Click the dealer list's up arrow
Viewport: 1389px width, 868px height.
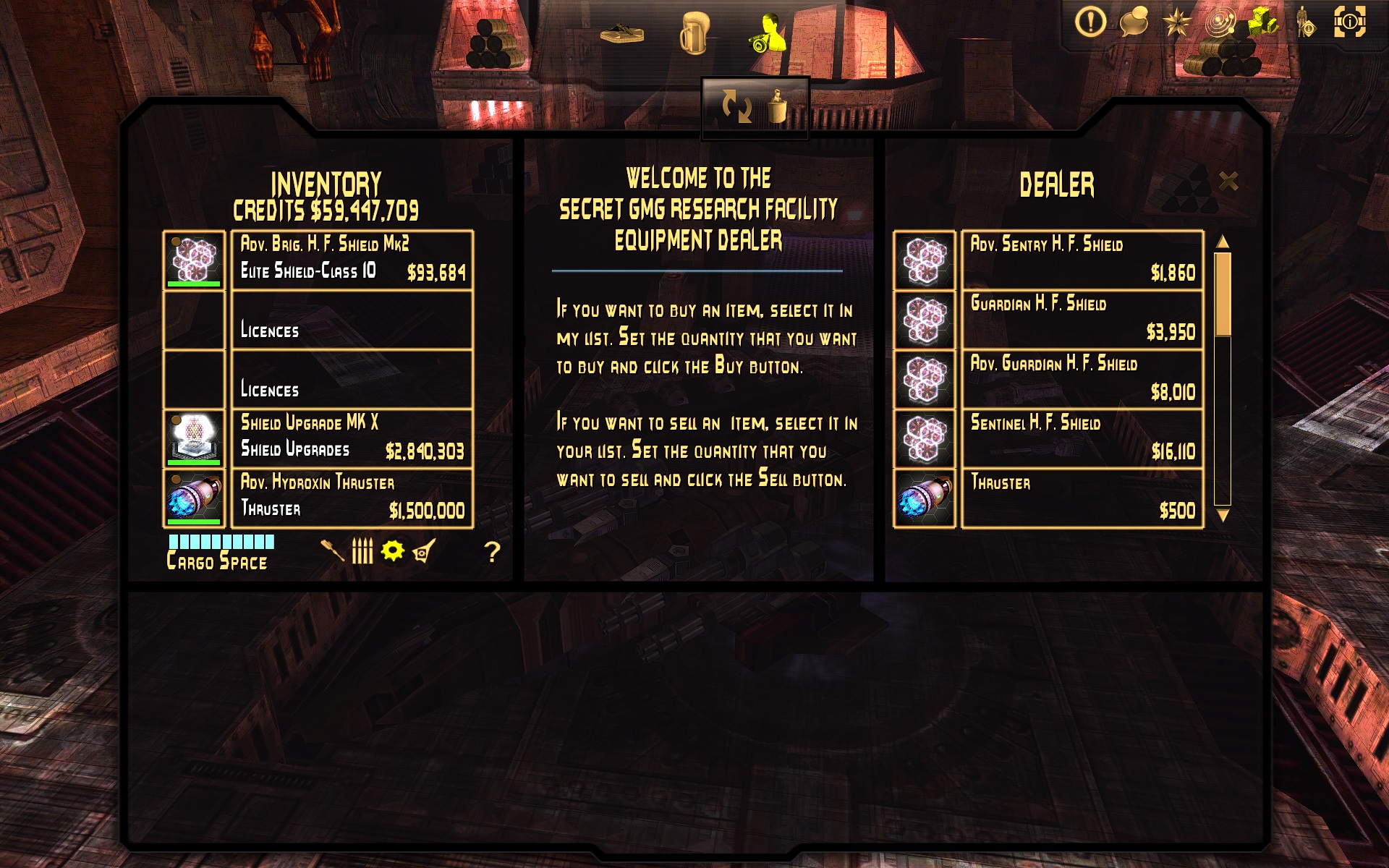coord(1223,242)
